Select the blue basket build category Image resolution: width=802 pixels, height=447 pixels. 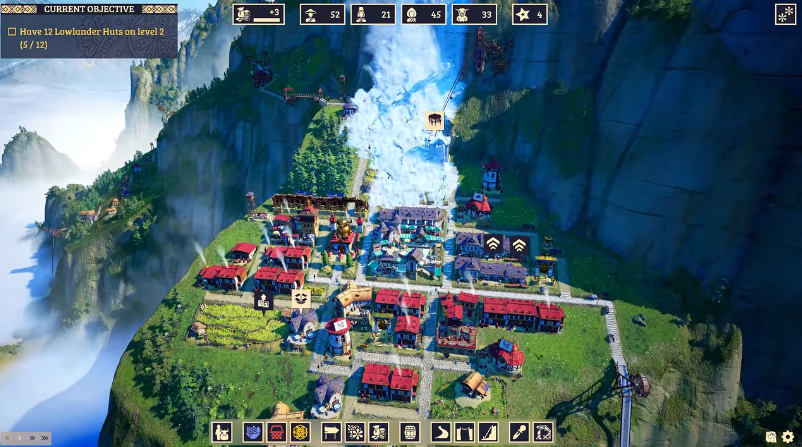251,433
